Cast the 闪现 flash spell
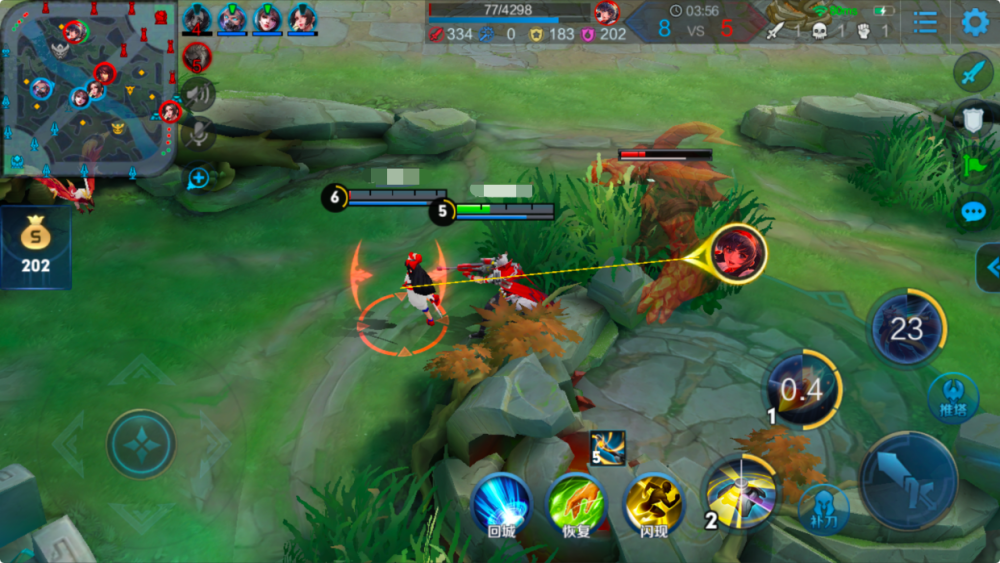Screen dimensions: 1000x563 click(652, 504)
